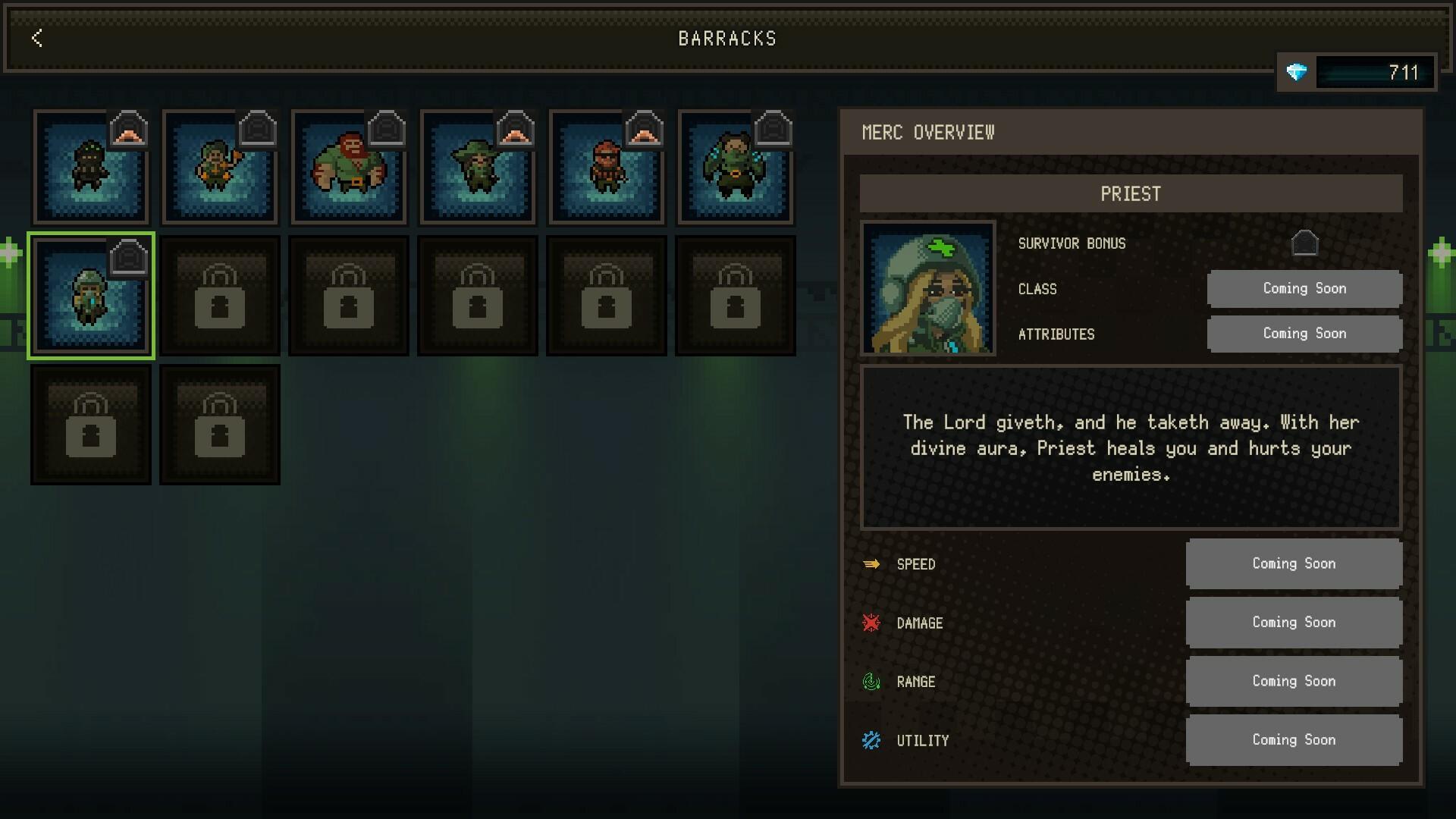Click the gem amount bar showing 711
This screenshot has height=819, width=1456.
click(1375, 73)
